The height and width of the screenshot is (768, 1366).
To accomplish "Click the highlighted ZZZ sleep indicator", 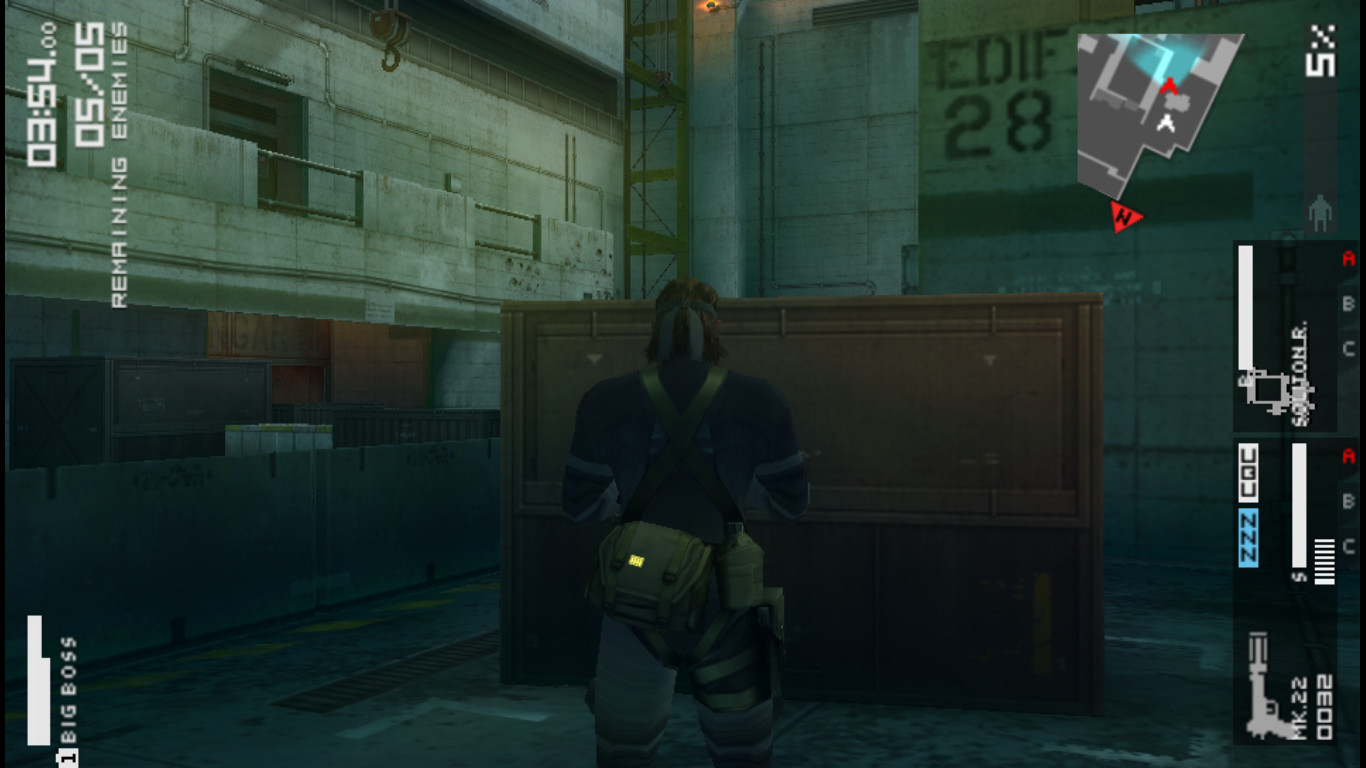I will 1247,535.
